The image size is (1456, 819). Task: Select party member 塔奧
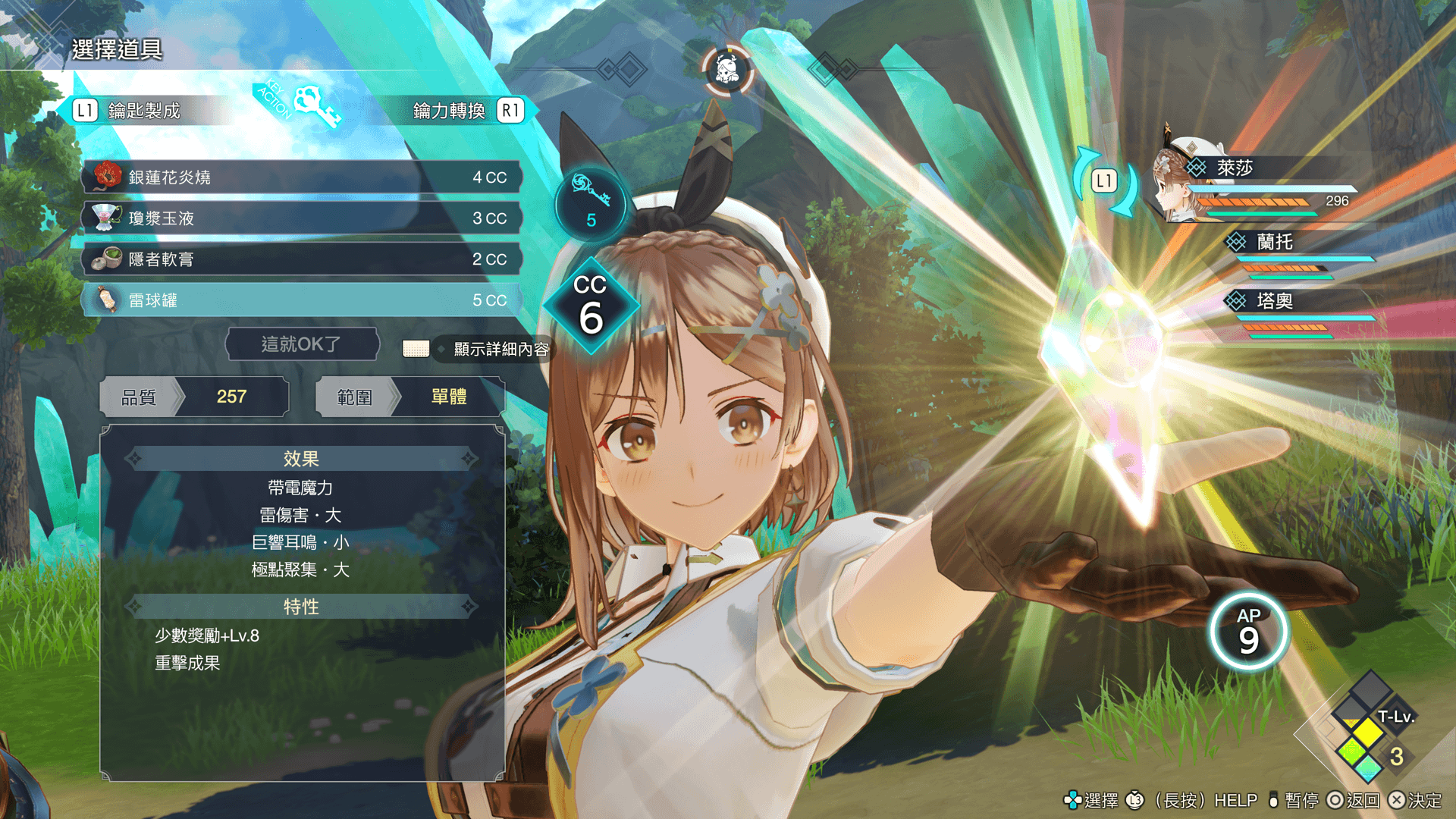point(1274,301)
